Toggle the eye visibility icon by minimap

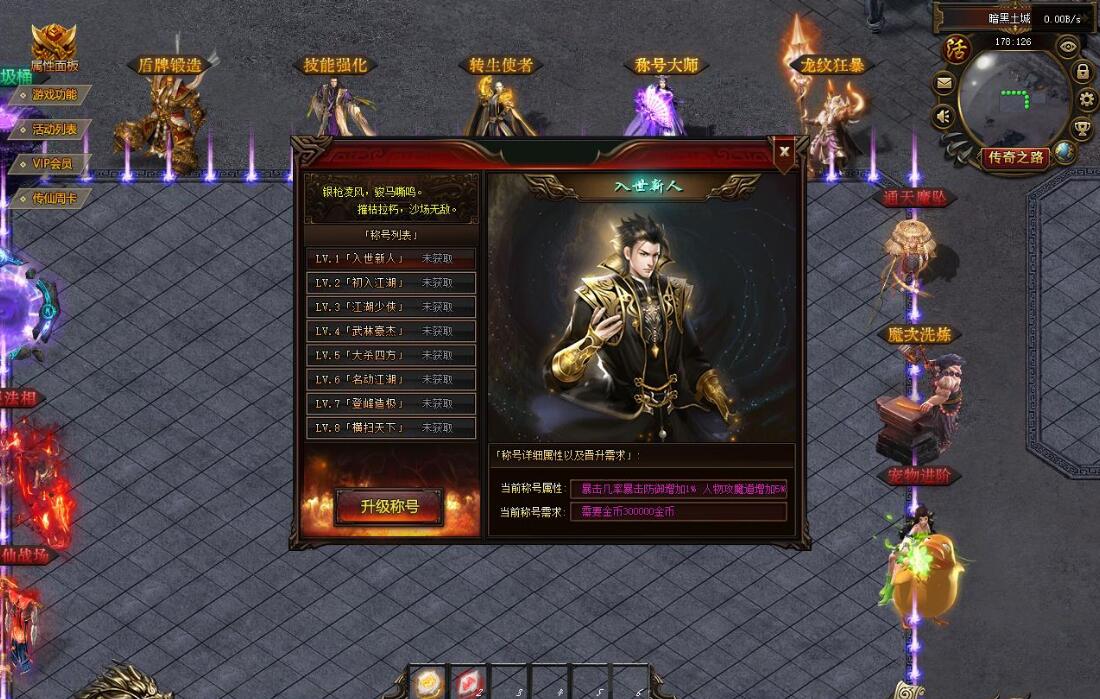tap(1069, 45)
